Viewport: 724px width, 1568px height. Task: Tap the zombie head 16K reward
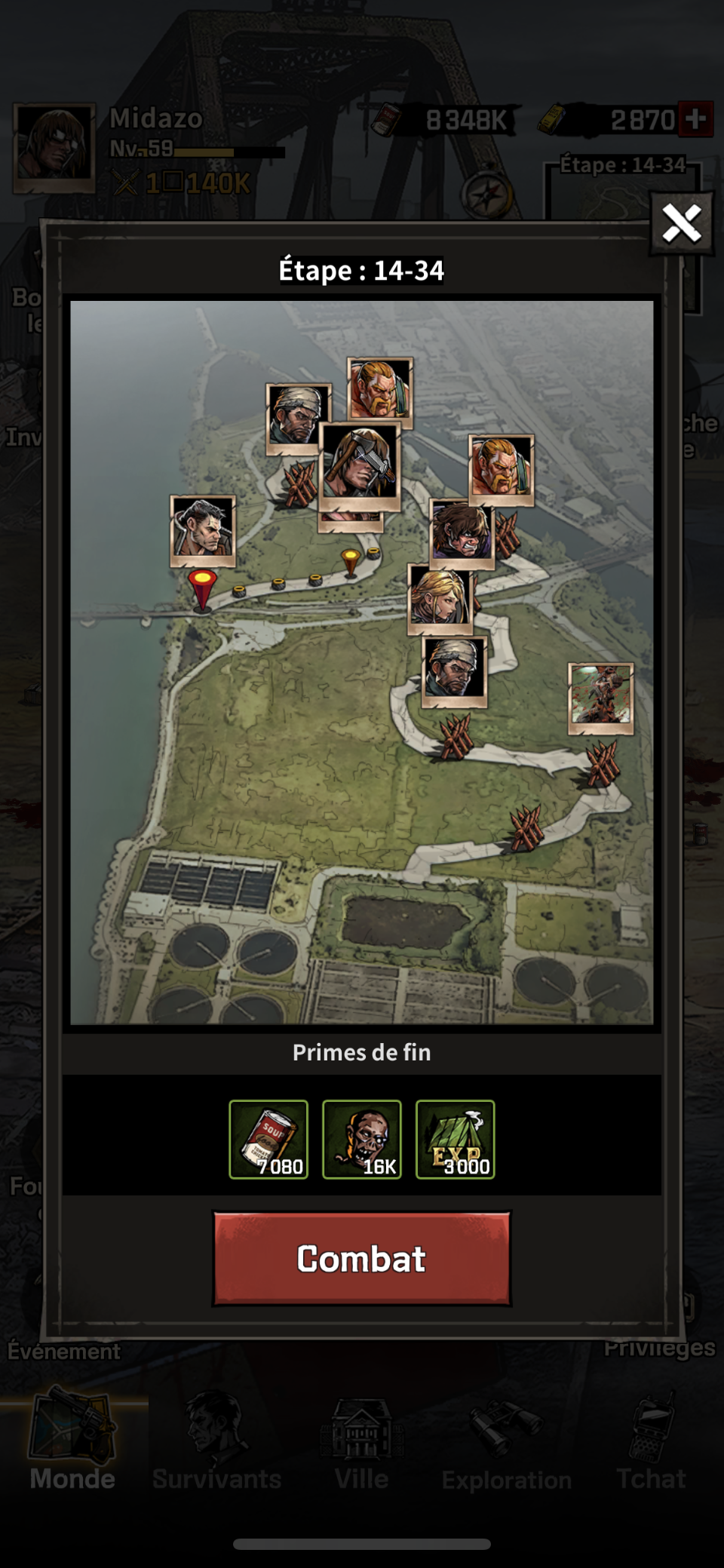tap(362, 1139)
